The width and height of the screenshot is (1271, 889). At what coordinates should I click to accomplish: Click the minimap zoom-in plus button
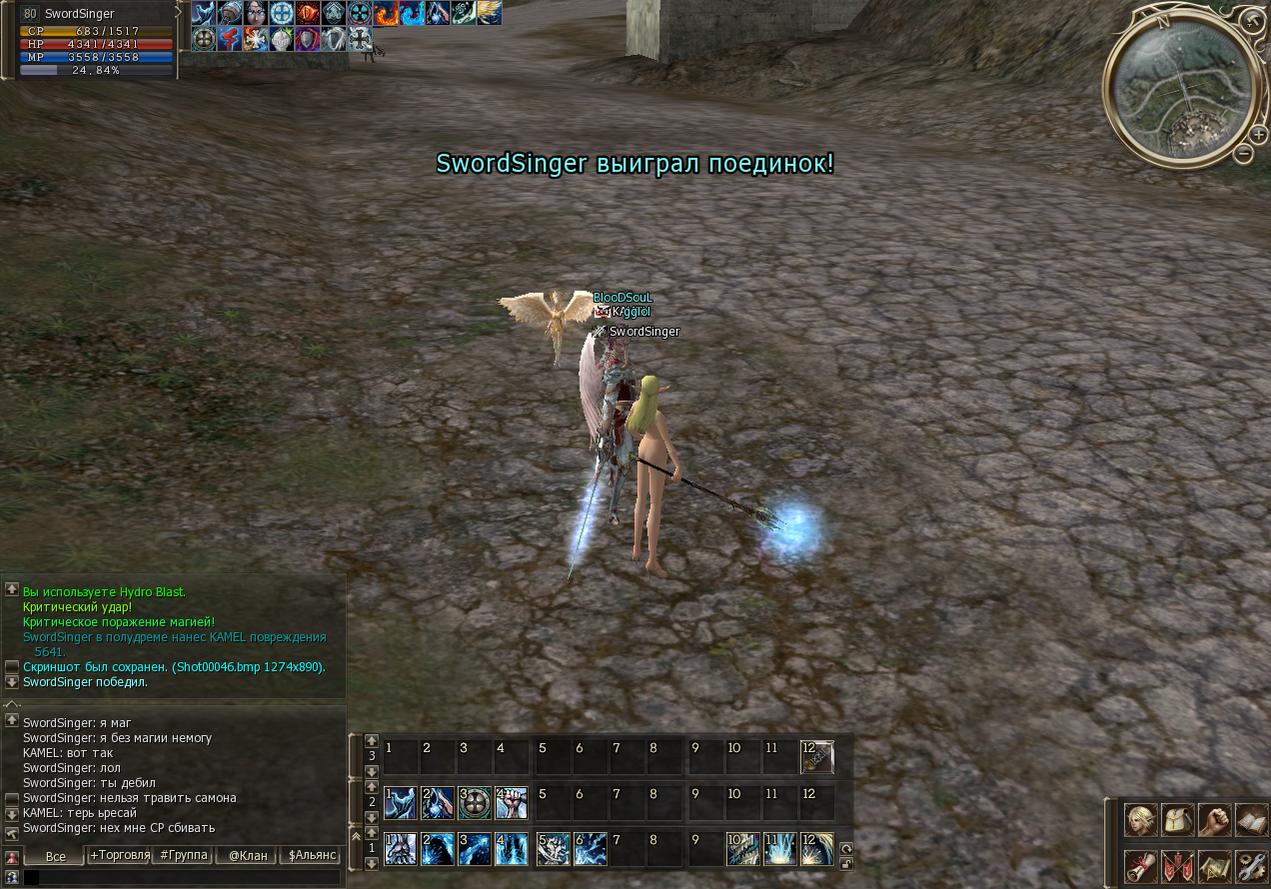(1258, 134)
